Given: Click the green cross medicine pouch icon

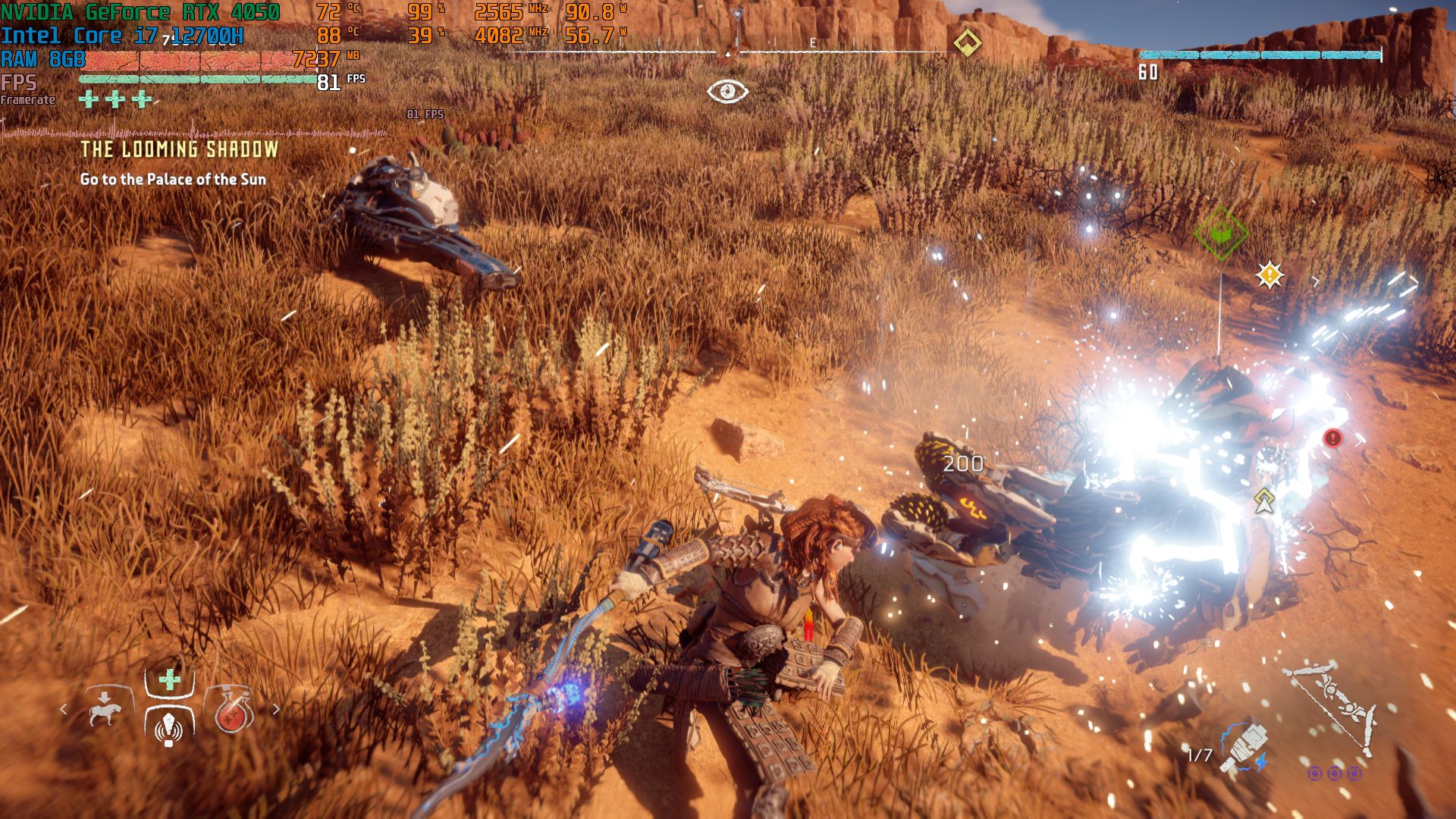Looking at the screenshot, I should click(x=169, y=680).
